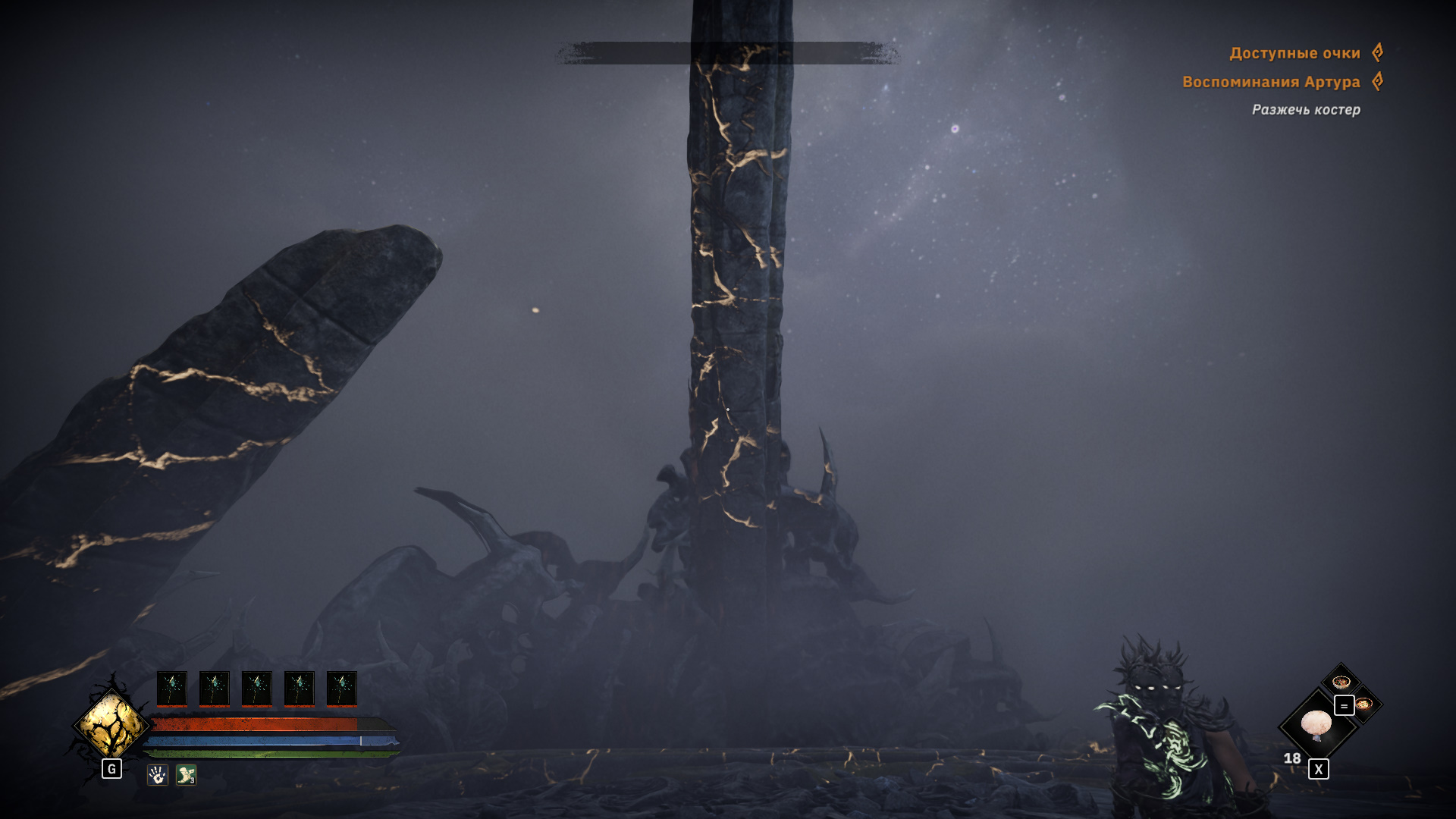The image size is (1456, 819).
Task: Open the Доступные очки tracker entry
Action: (1294, 53)
